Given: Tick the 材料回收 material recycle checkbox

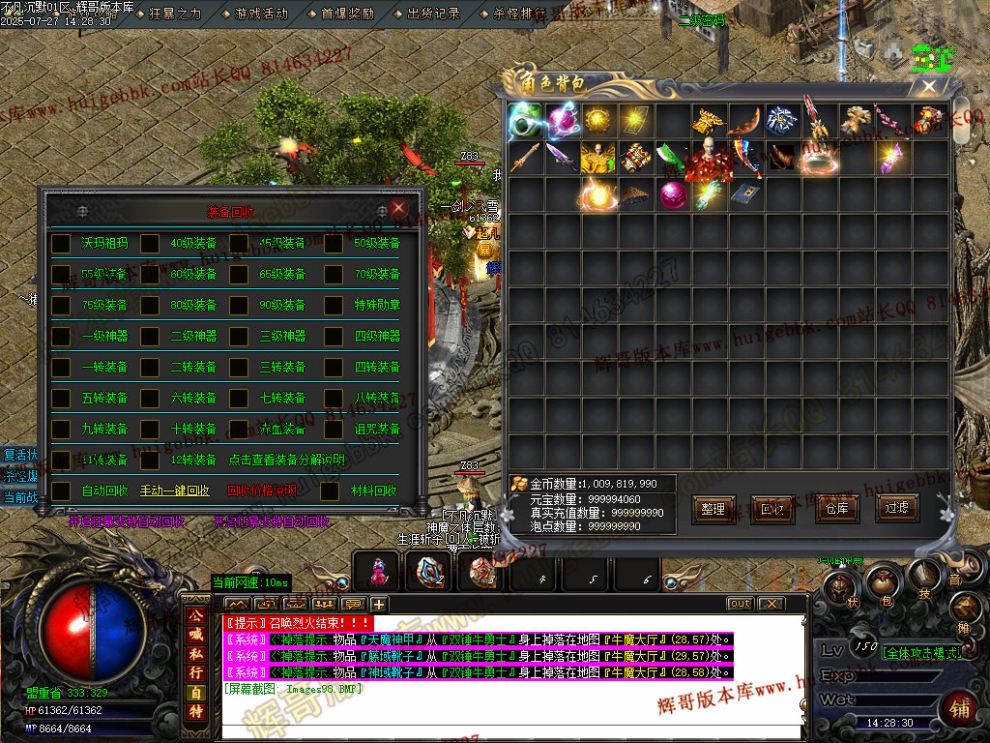Looking at the screenshot, I should (329, 491).
